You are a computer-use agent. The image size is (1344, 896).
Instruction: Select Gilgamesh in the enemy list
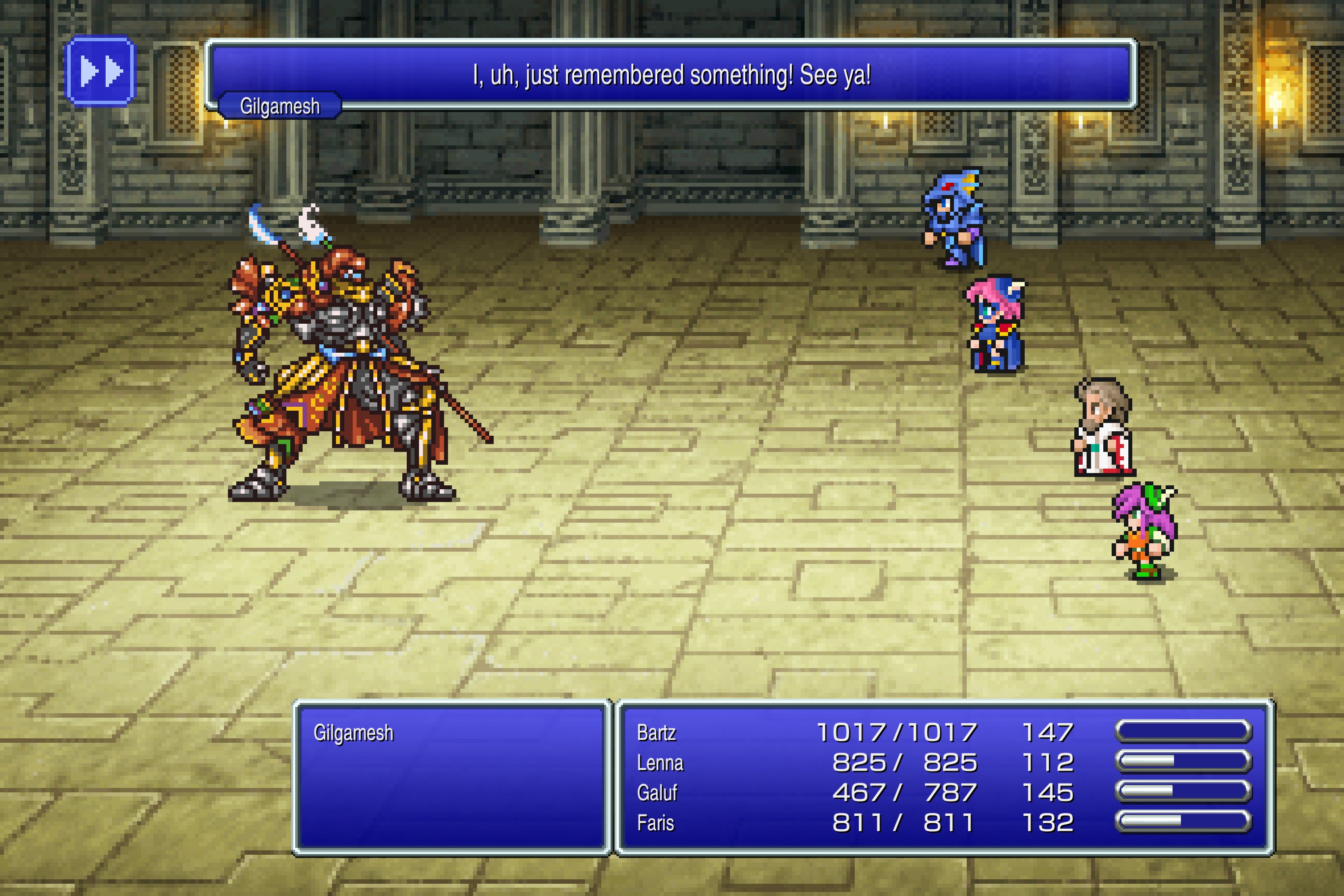pos(353,733)
